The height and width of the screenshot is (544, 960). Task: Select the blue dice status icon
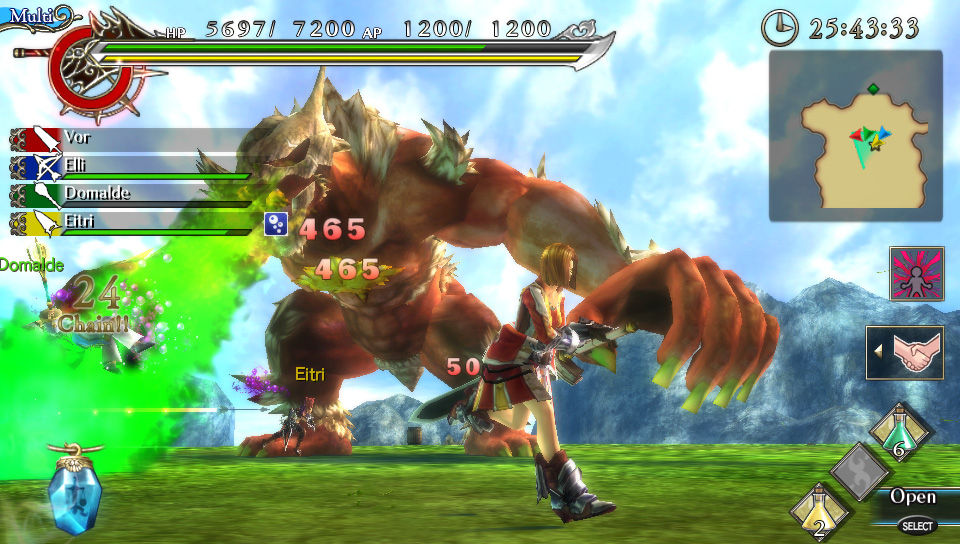pyautogui.click(x=276, y=224)
